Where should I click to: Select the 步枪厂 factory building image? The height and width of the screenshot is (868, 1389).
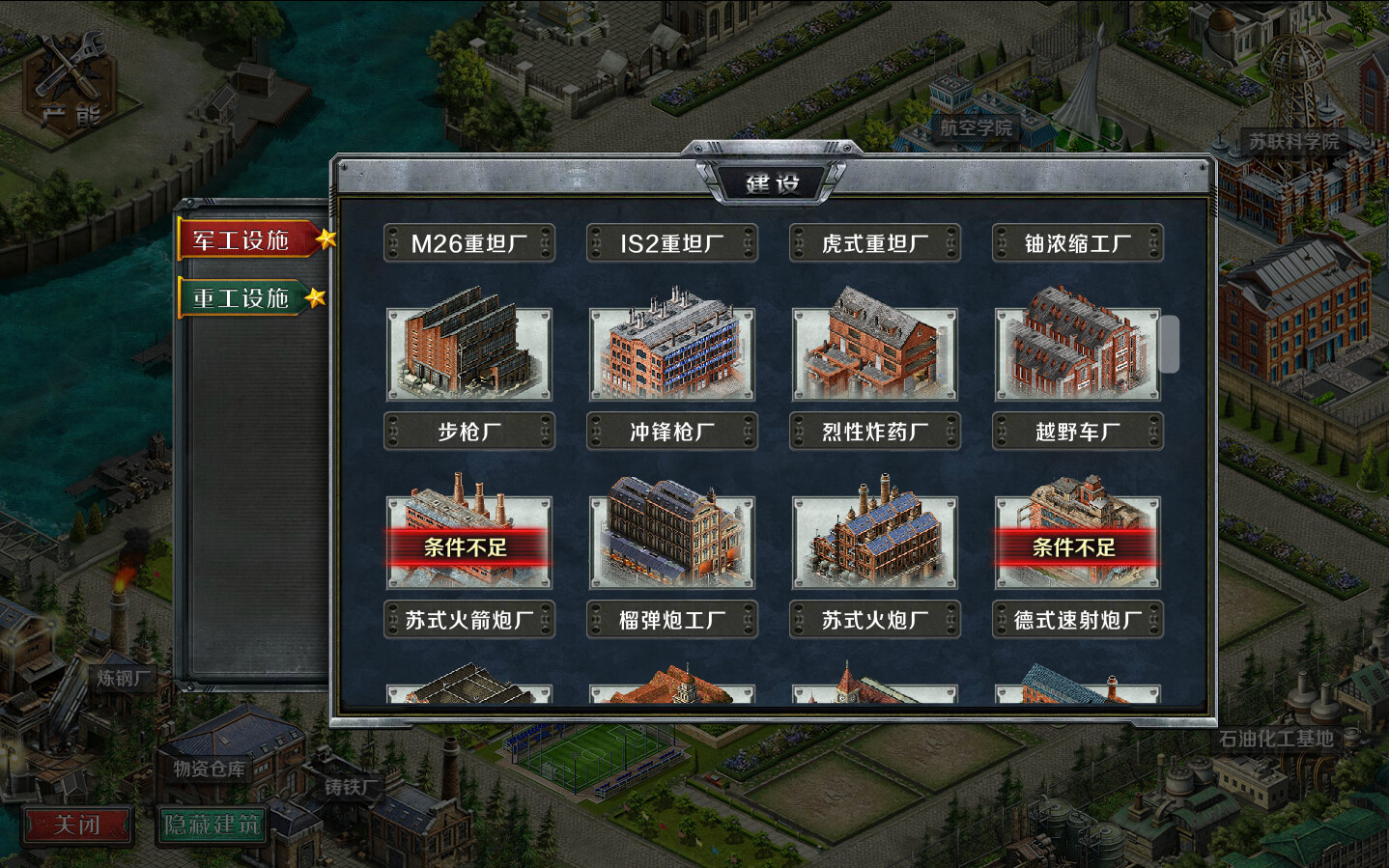point(469,351)
